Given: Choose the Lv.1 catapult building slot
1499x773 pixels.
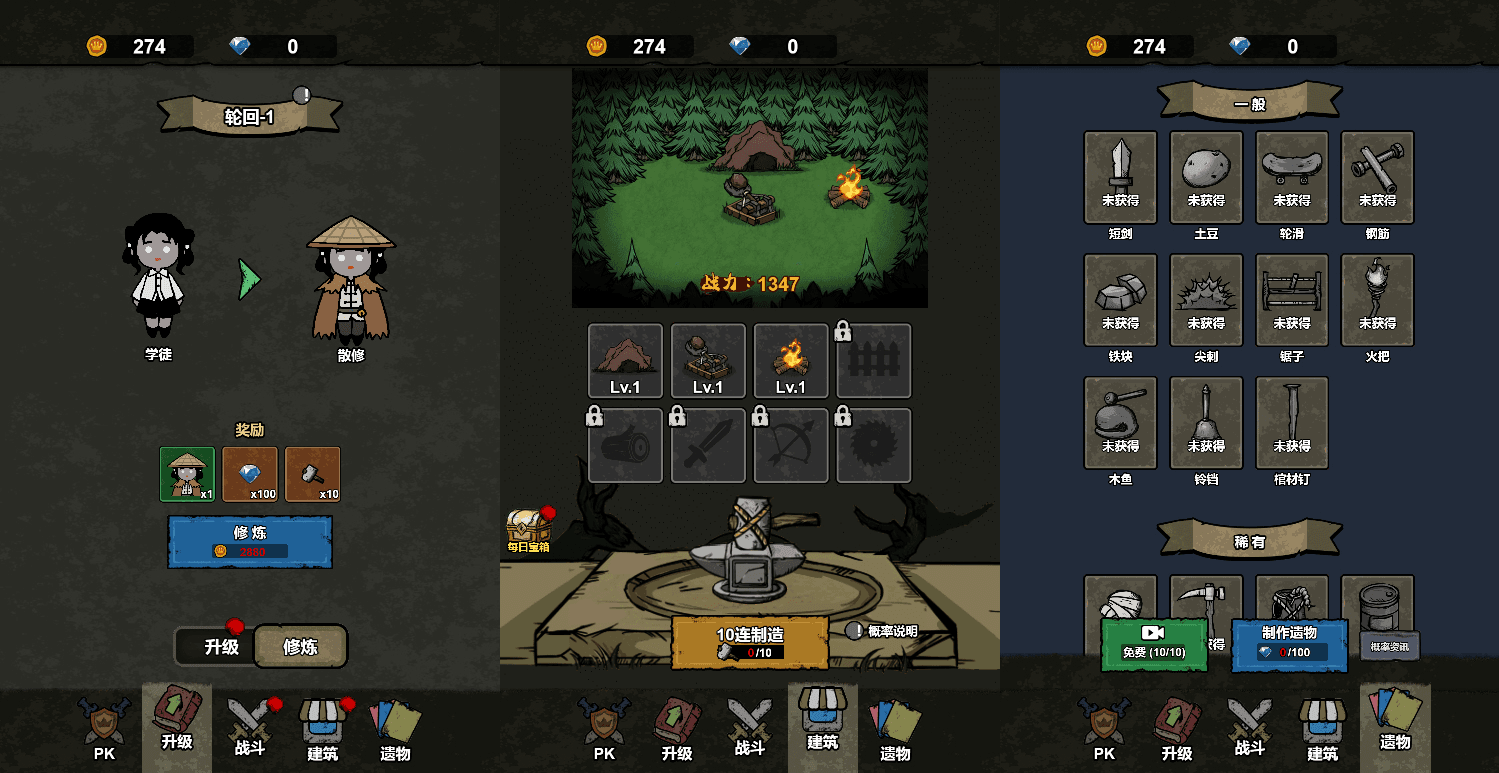Looking at the screenshot, I should [708, 361].
